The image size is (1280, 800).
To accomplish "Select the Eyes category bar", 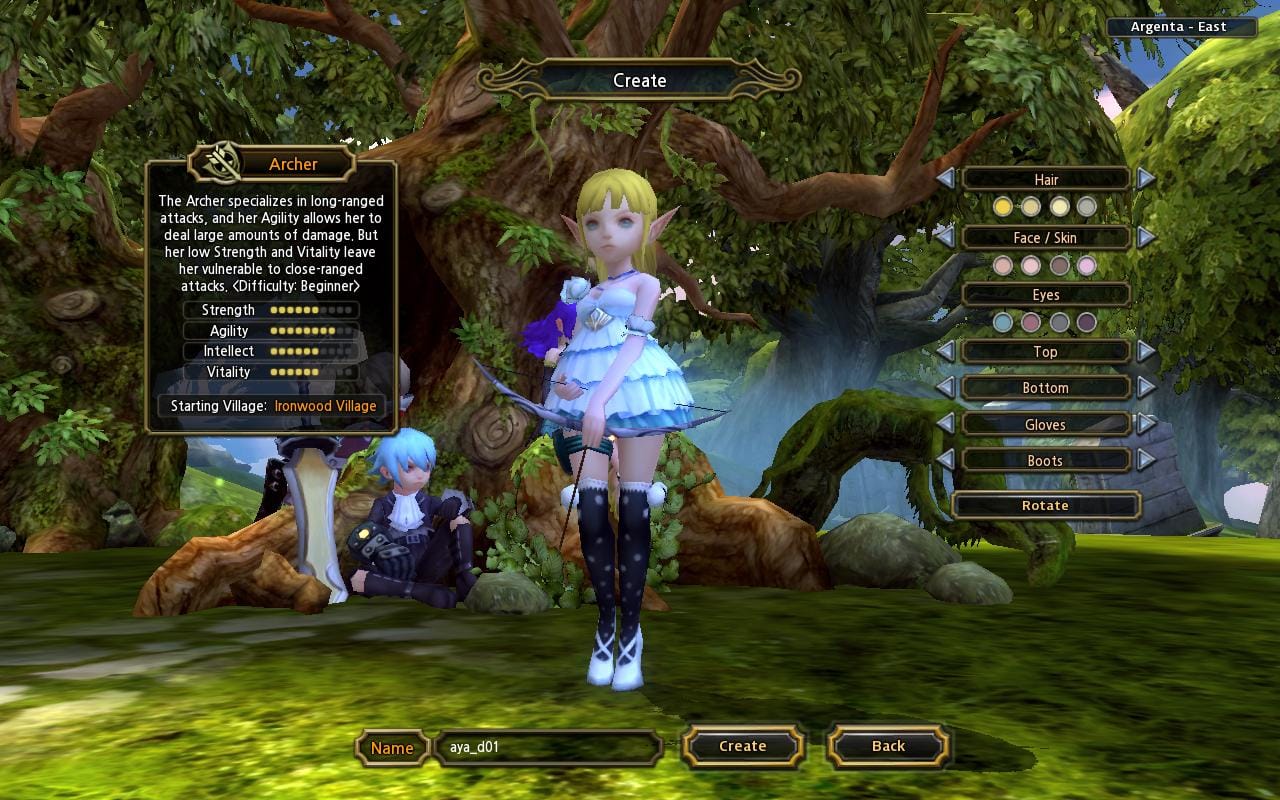I will [x=1046, y=294].
